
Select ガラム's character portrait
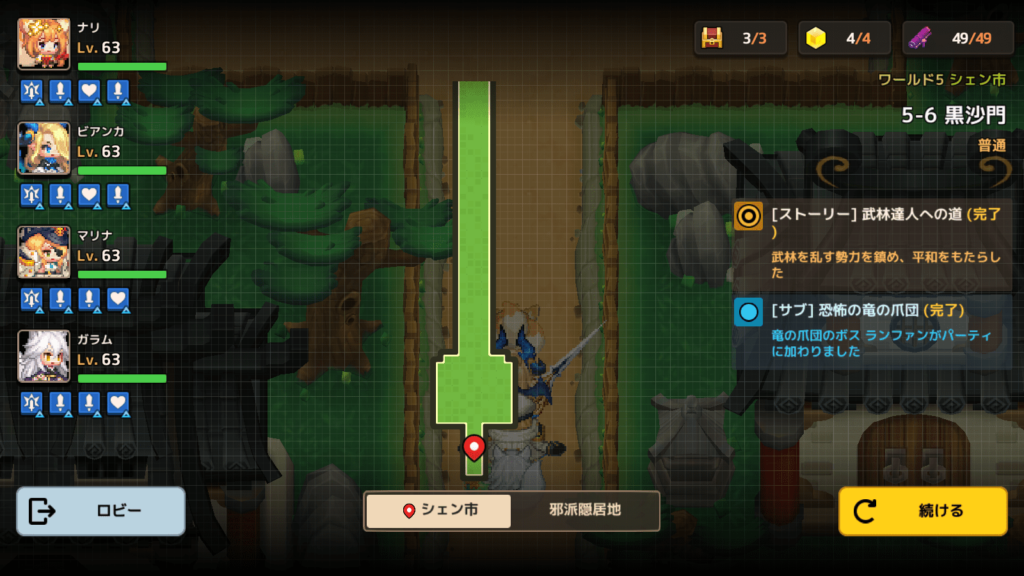(x=44, y=357)
